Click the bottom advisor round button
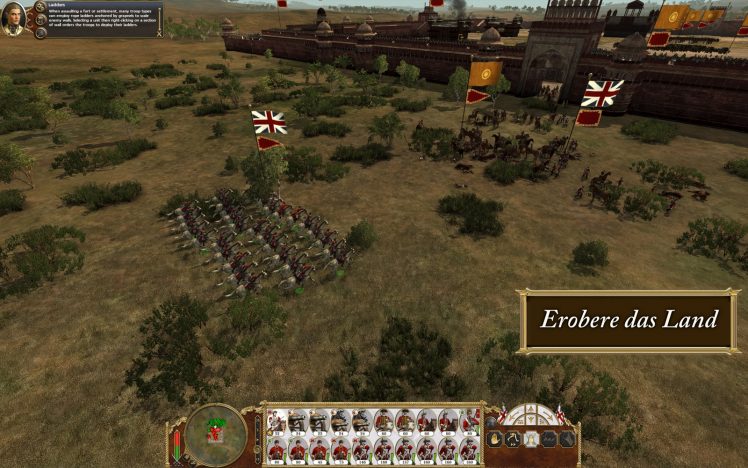Screen dimensions: 748x468 coord(40,32)
